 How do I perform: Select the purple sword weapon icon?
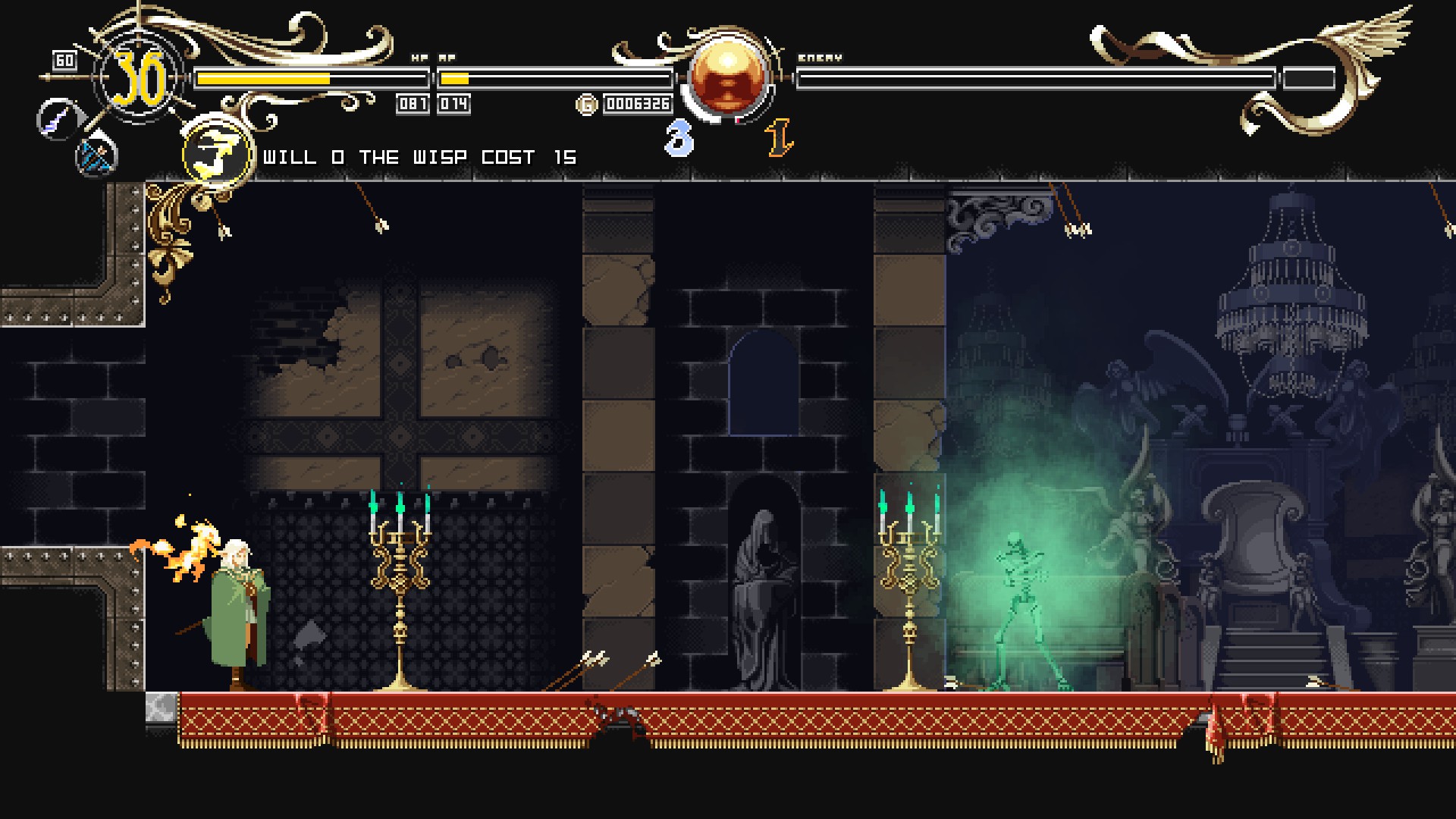pos(58,119)
